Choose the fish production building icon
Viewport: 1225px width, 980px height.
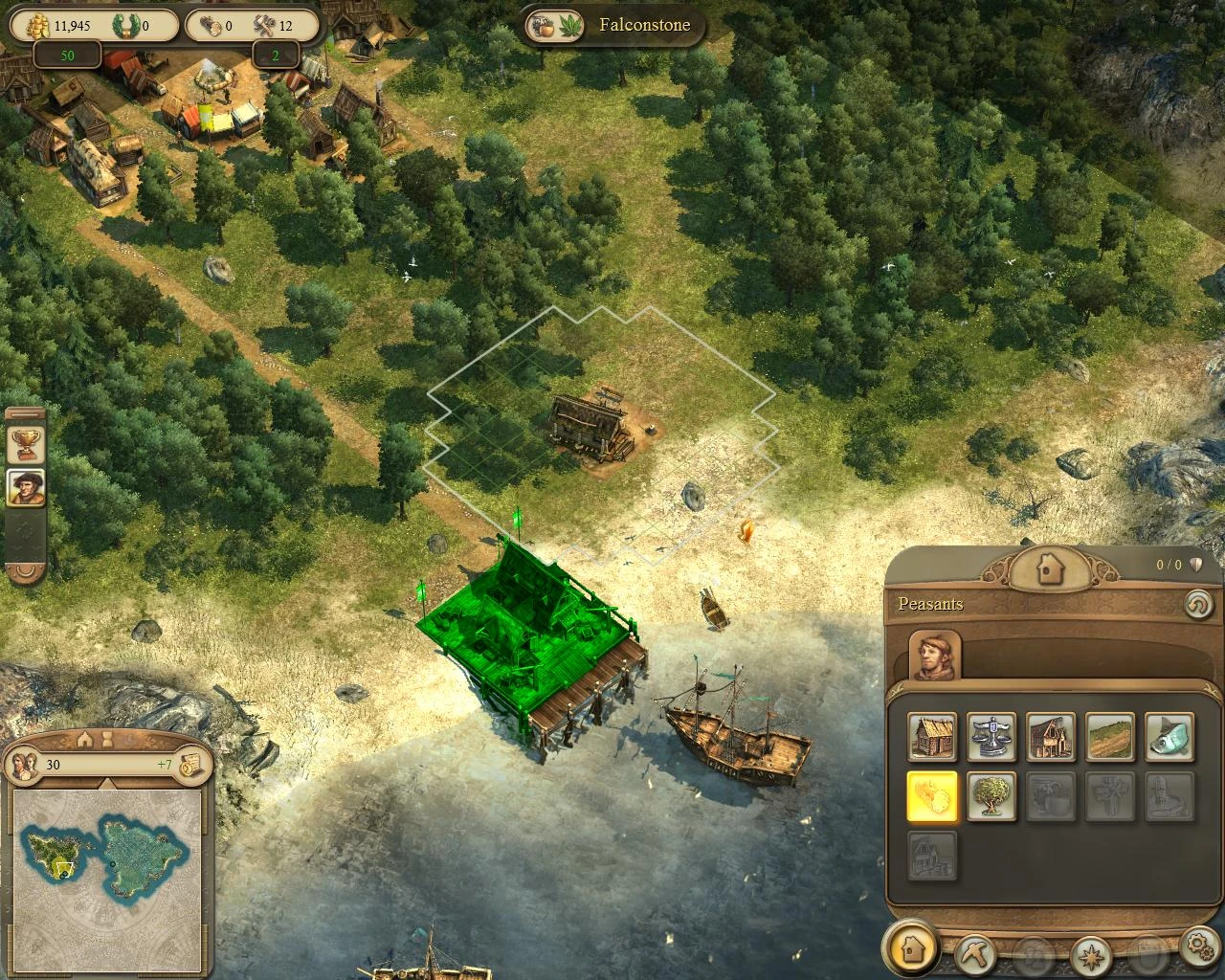coord(1169,738)
